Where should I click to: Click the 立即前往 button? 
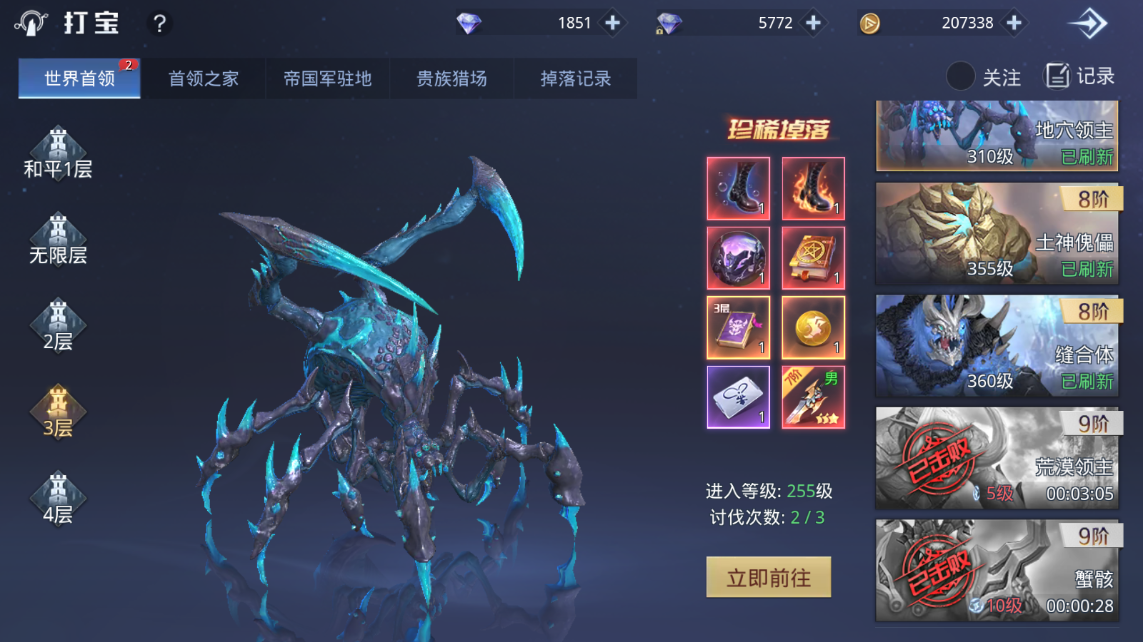(x=768, y=577)
